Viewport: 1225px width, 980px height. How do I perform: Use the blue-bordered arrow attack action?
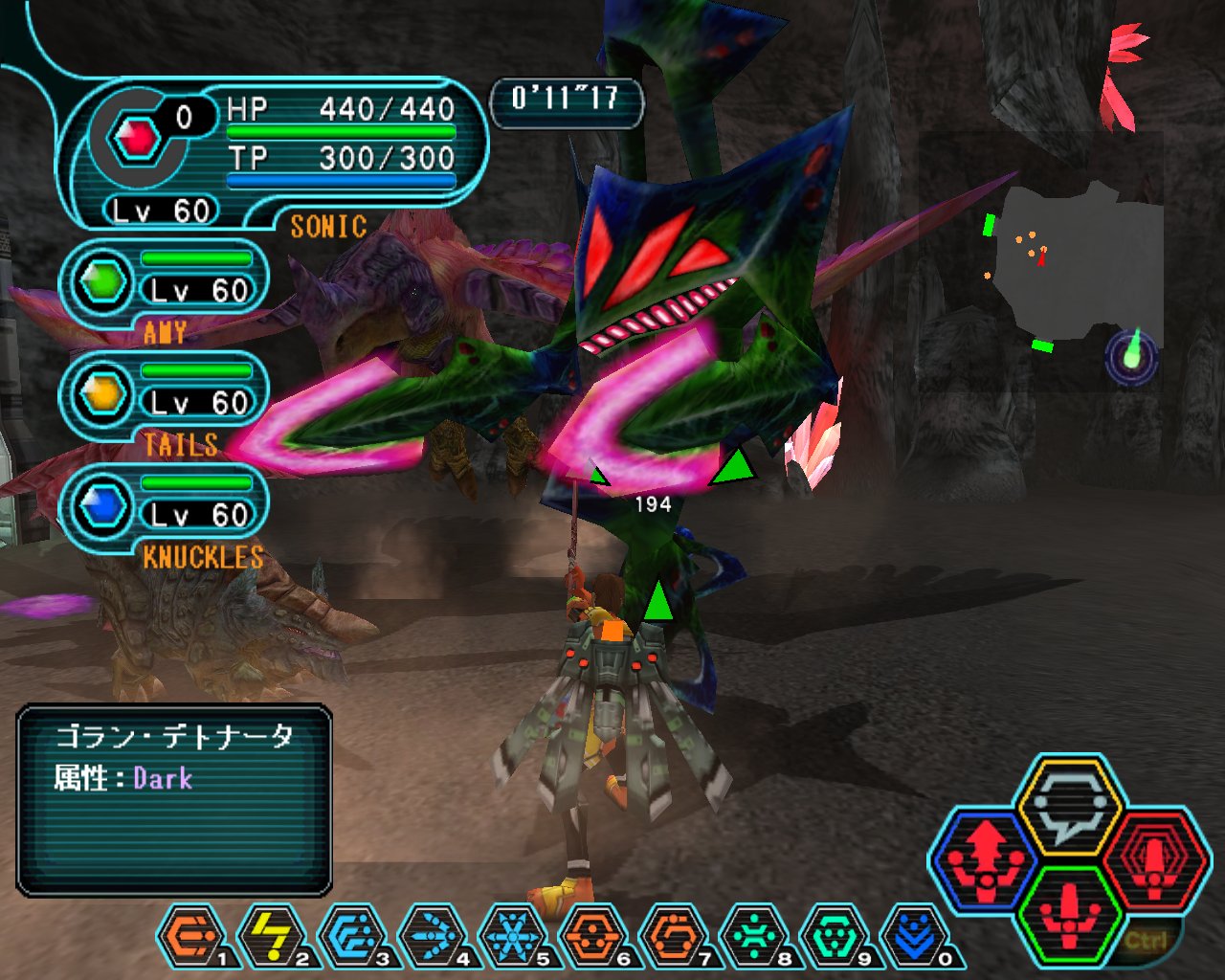click(x=985, y=858)
